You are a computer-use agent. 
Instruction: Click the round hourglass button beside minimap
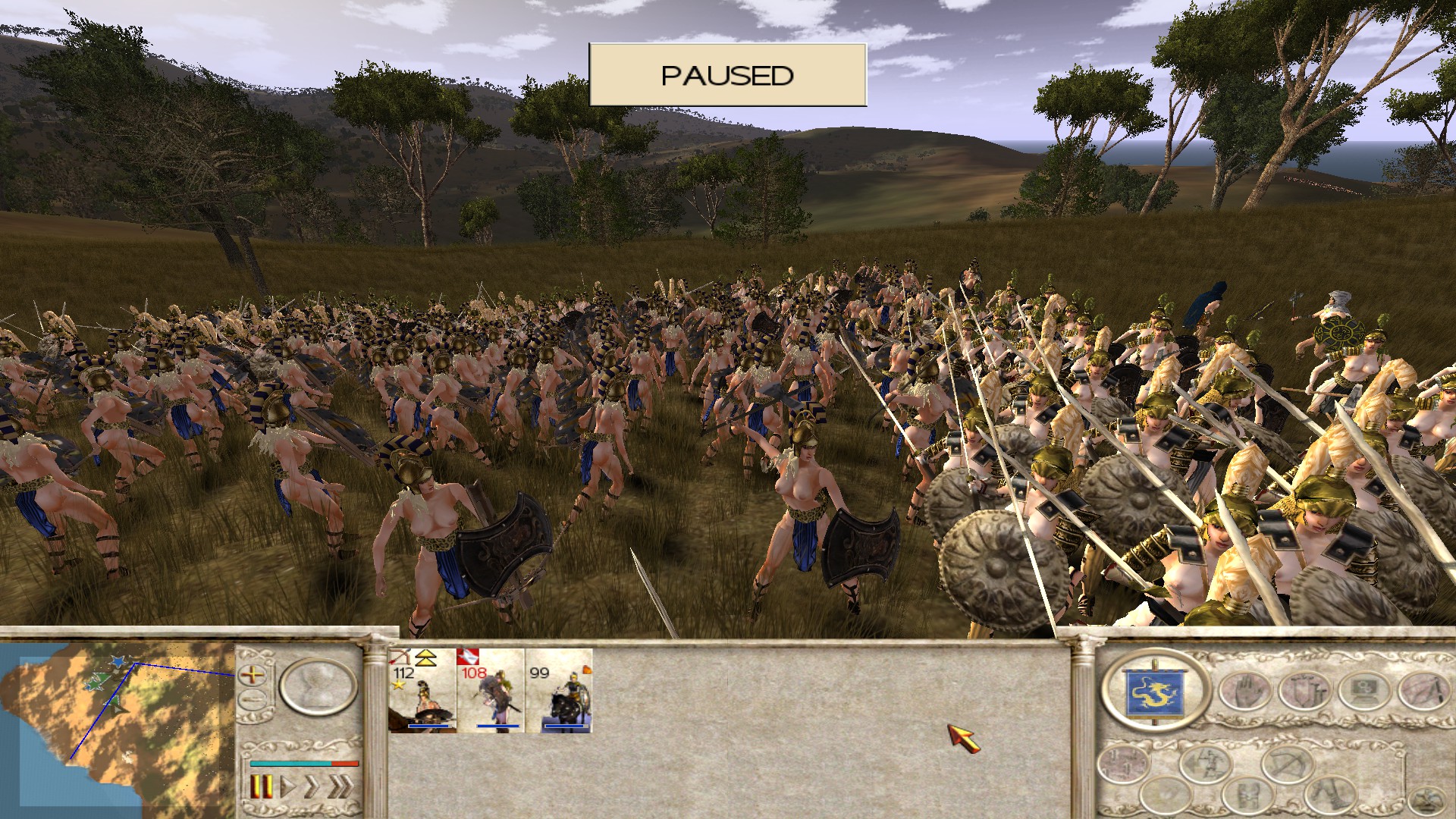(x=318, y=687)
